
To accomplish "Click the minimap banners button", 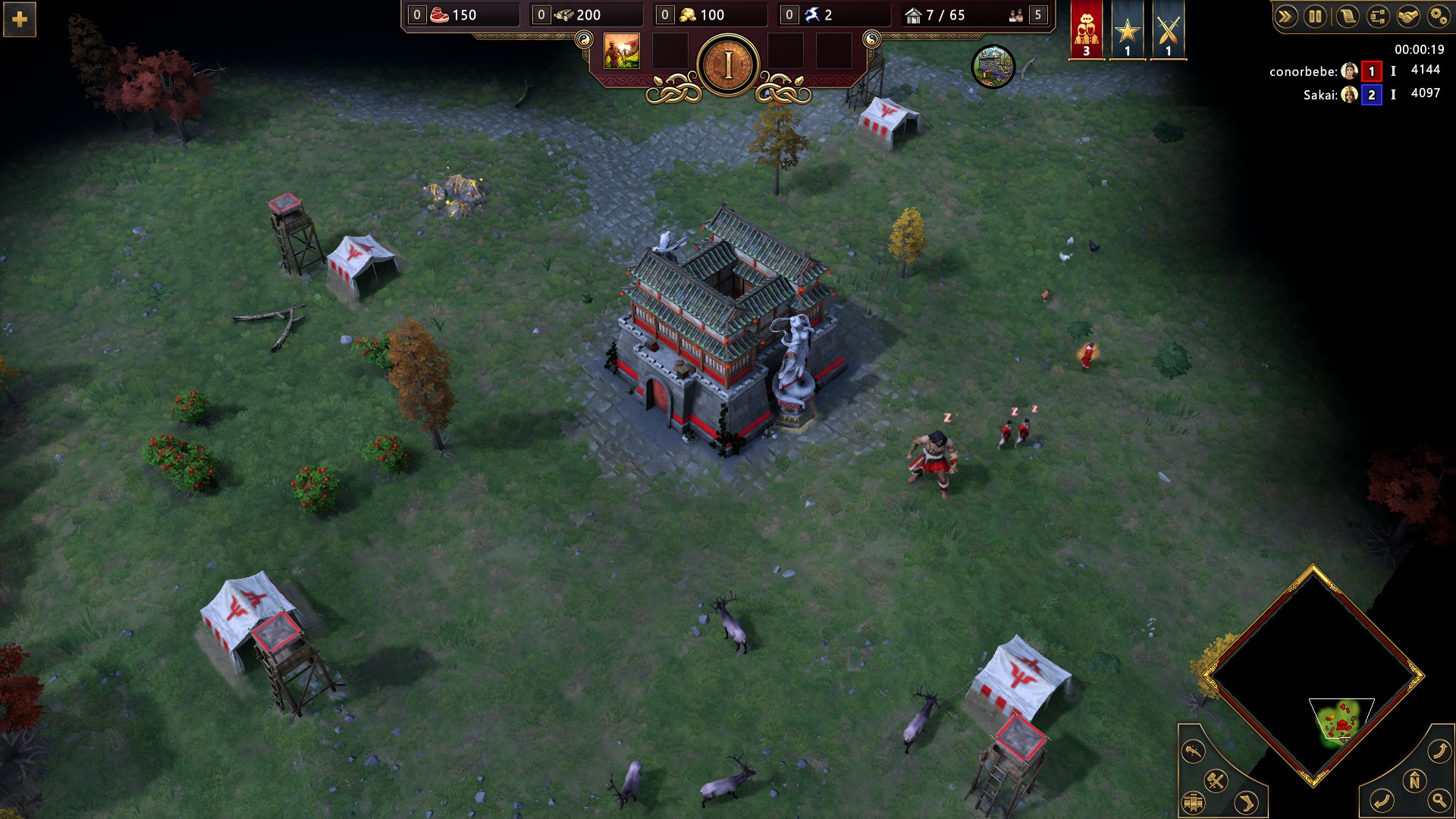I will 1193,802.
